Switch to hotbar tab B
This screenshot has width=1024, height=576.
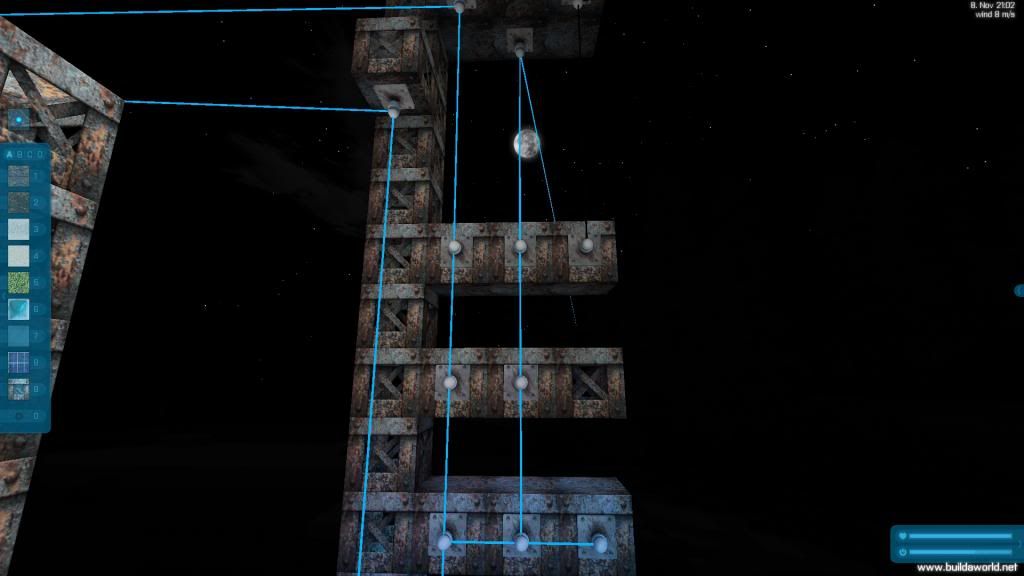[20, 155]
